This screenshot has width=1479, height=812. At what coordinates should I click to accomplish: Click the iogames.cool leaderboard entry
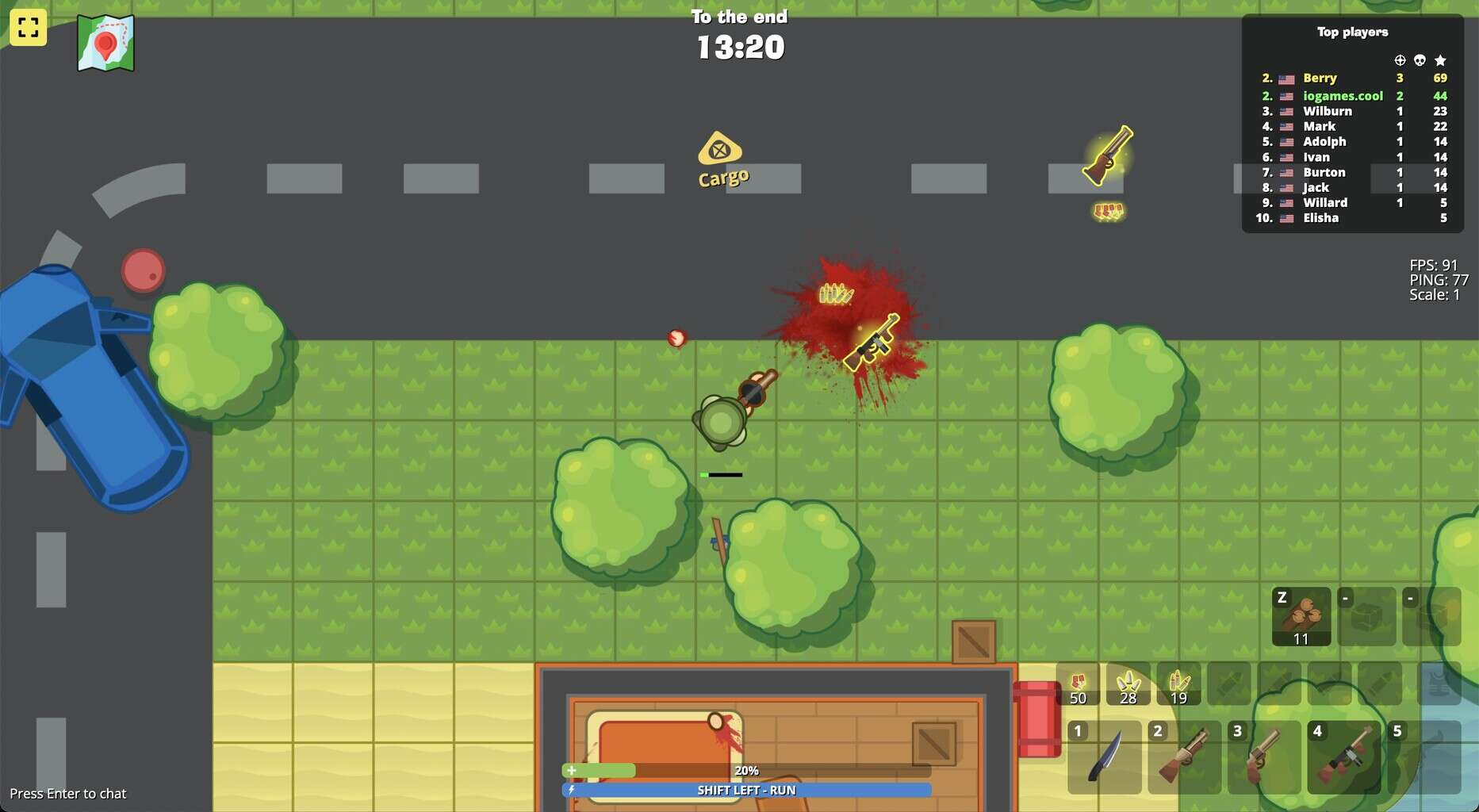(1343, 95)
